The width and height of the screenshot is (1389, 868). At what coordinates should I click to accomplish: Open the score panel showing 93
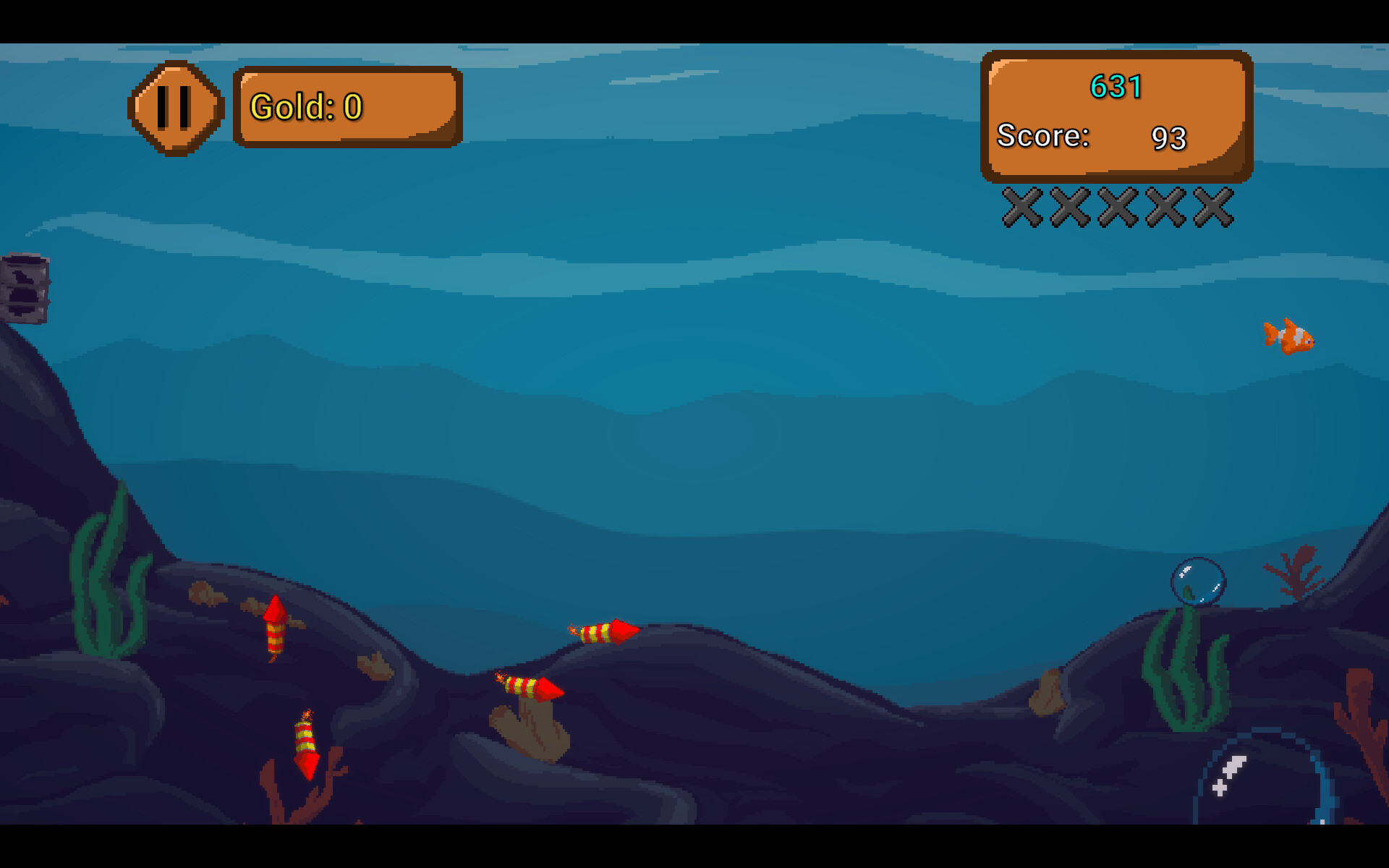[1116, 116]
